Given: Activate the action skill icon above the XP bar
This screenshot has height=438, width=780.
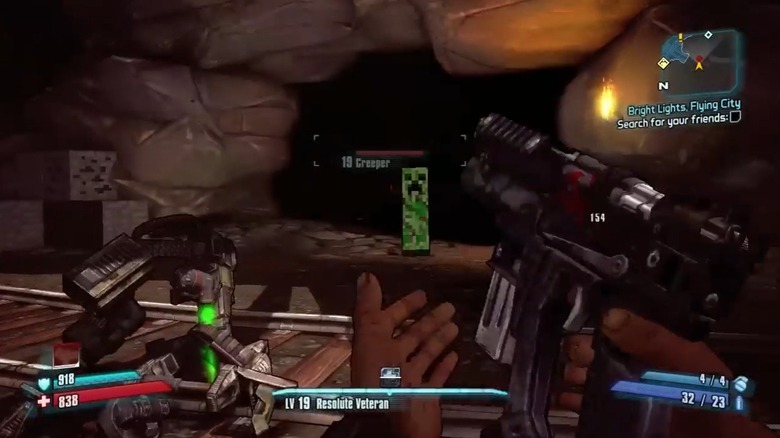Looking at the screenshot, I should (390, 376).
